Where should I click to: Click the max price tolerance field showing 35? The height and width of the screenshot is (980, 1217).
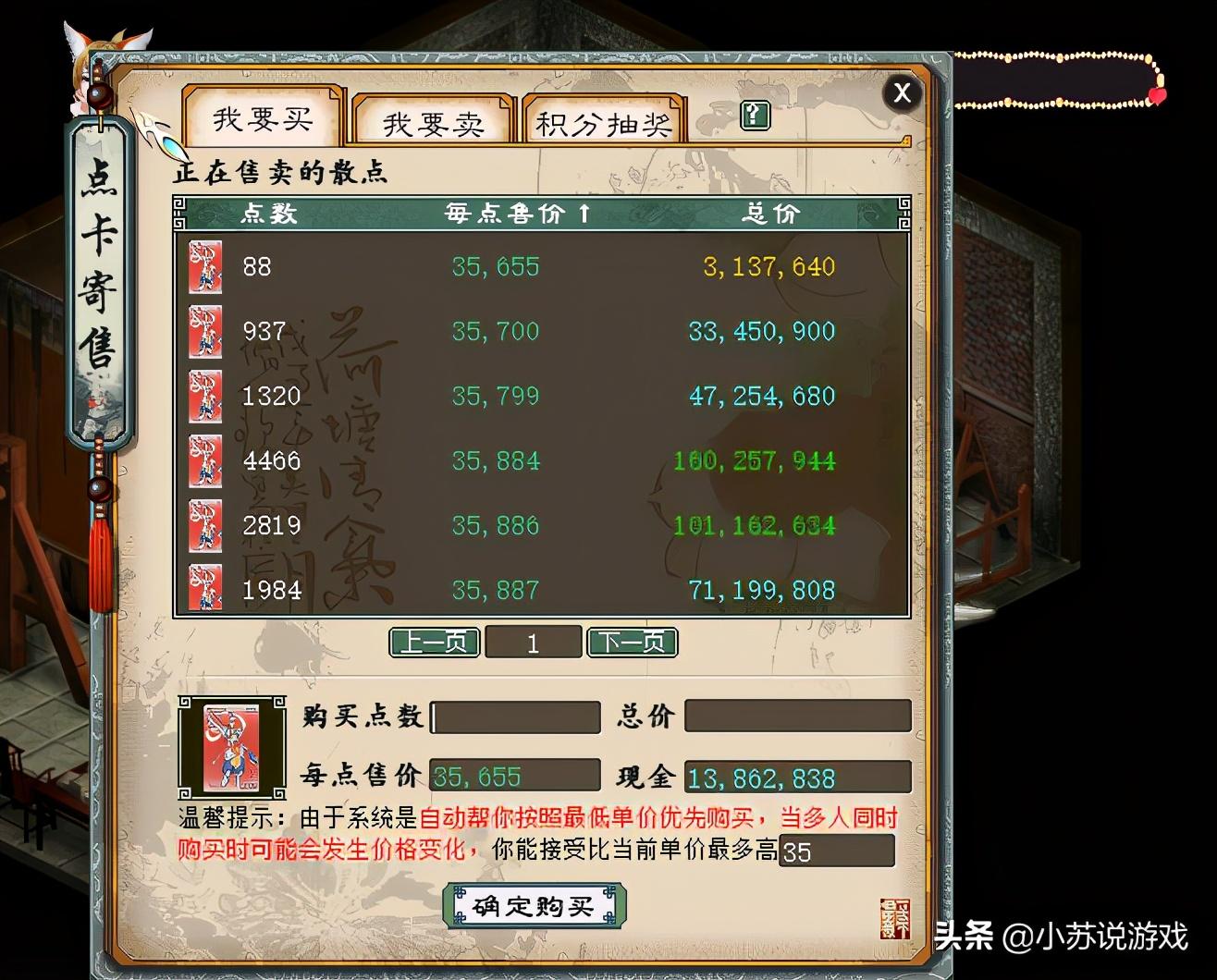pos(837,850)
